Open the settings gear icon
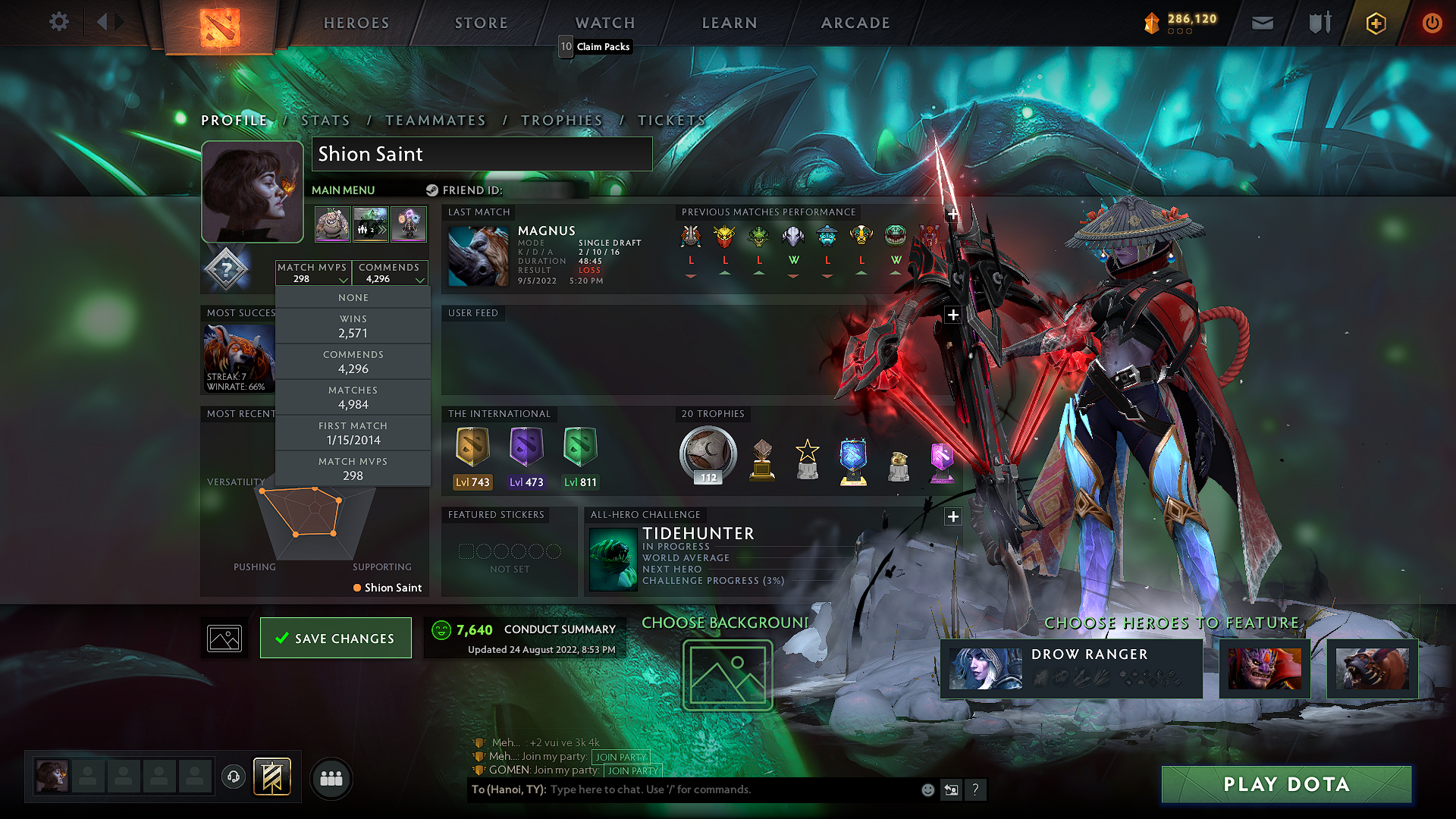Viewport: 1456px width, 819px height. click(x=59, y=22)
